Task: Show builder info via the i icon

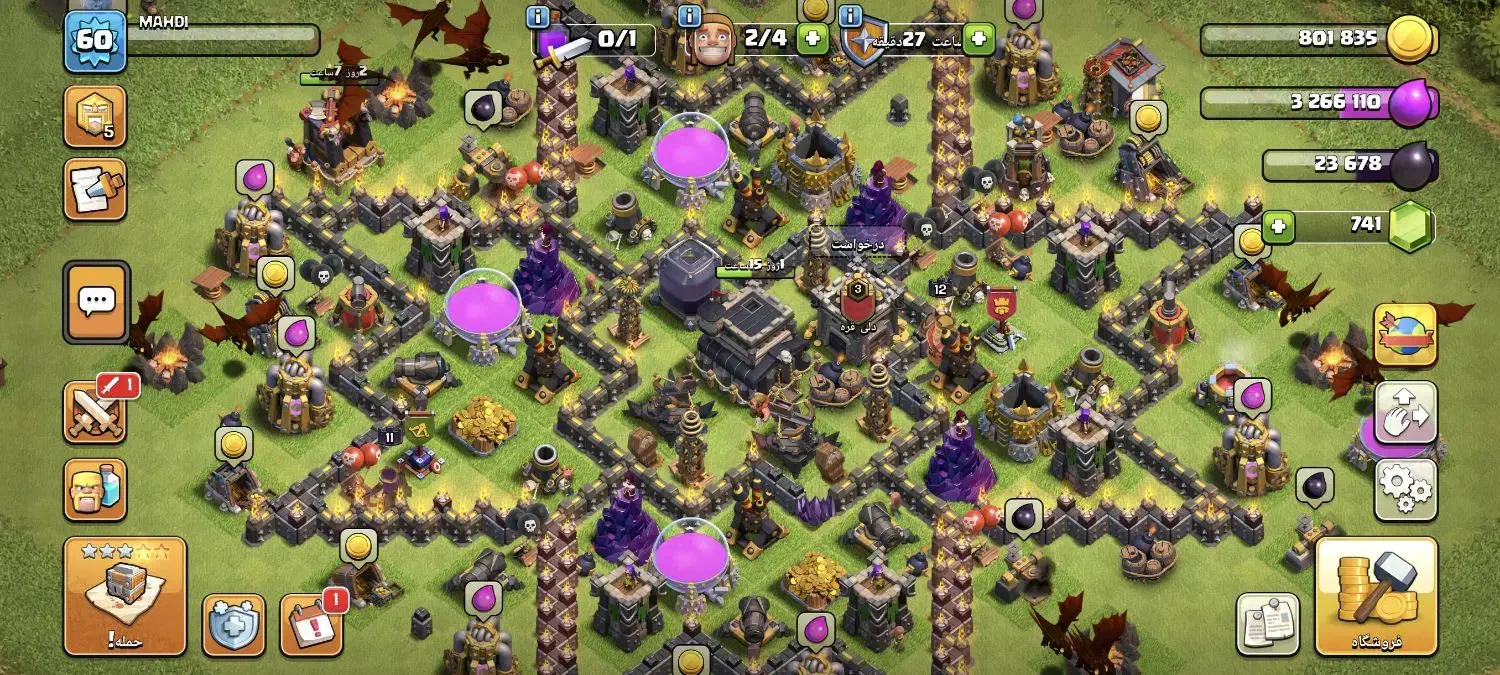Action: 689,16
